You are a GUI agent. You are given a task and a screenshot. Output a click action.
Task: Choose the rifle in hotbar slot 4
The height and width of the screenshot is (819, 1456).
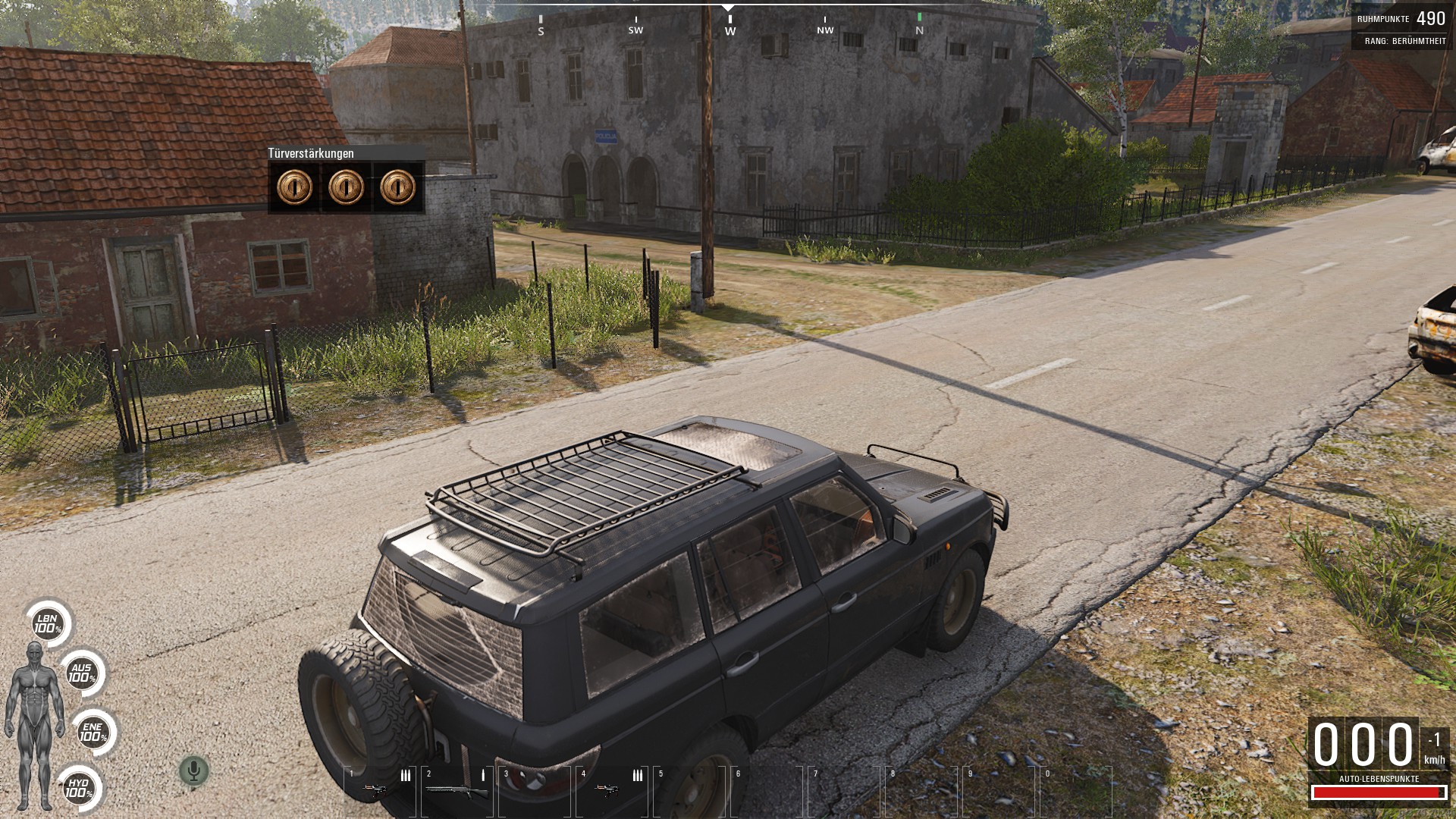pos(607,790)
